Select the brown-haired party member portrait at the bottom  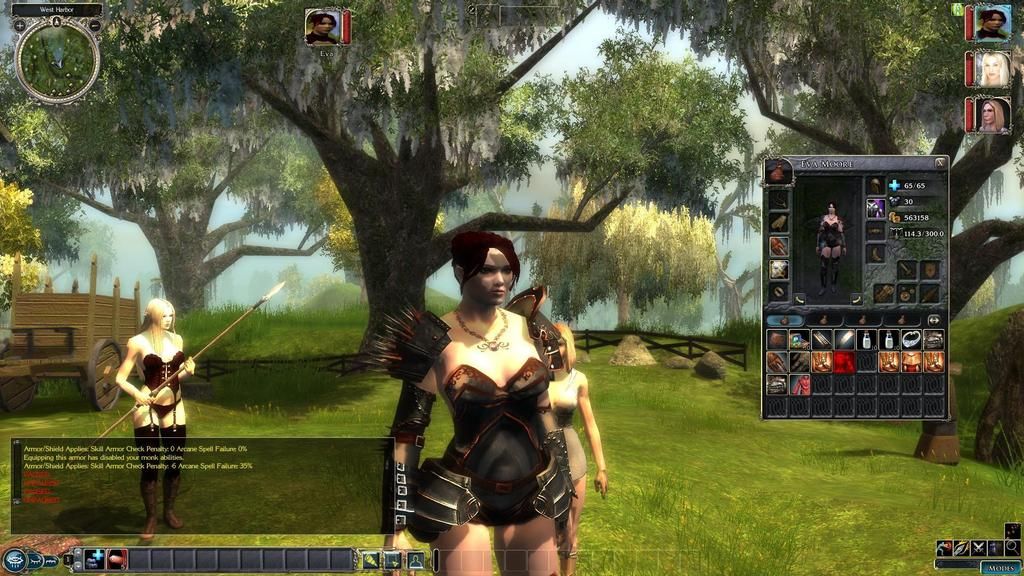pyautogui.click(x=987, y=115)
